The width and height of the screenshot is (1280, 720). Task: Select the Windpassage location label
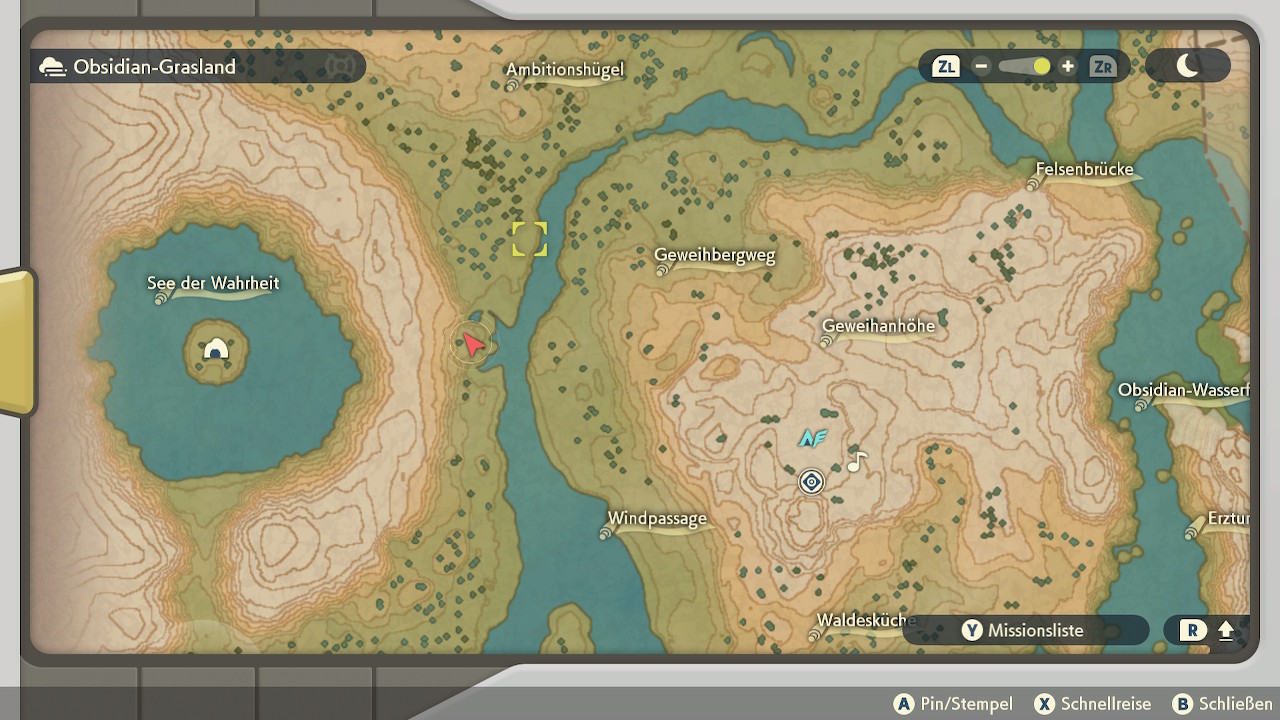(657, 519)
